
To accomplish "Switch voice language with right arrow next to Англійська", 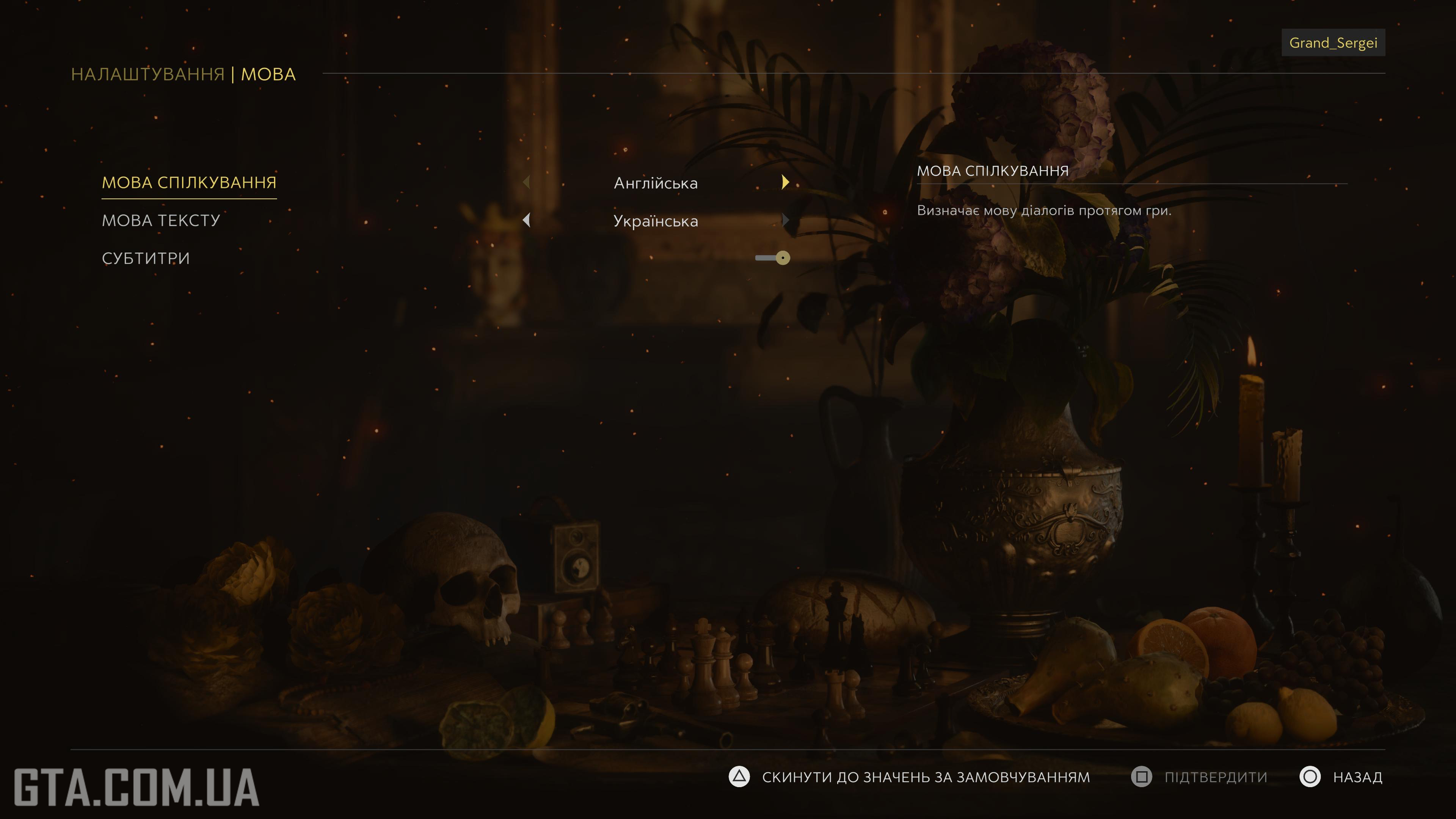I will (x=785, y=182).
